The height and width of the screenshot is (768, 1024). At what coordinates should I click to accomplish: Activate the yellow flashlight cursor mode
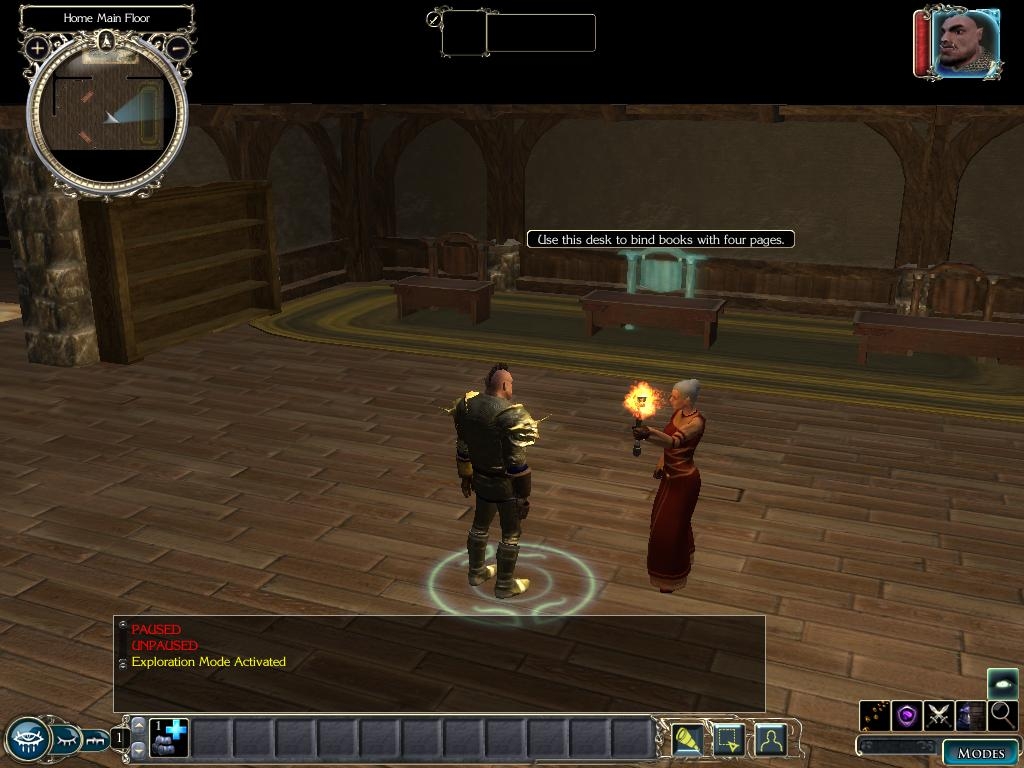pos(686,740)
